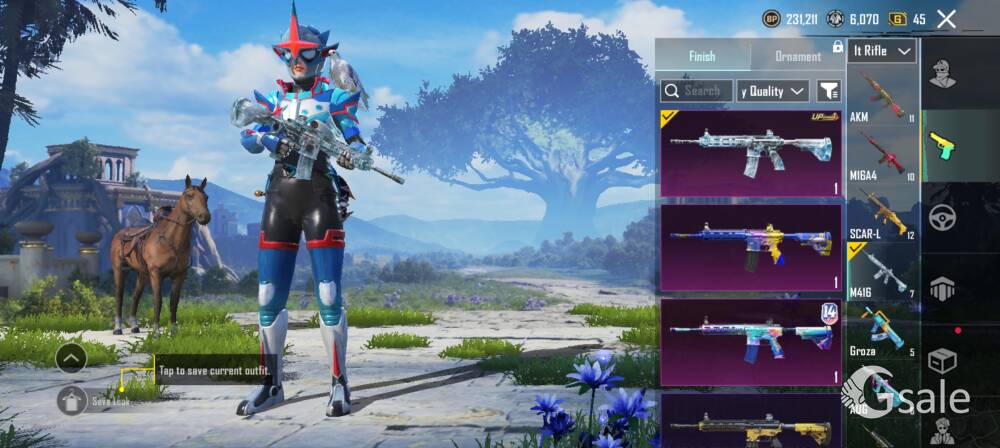This screenshot has height=448, width=1000.
Task: Choose the blue and yellow M416 skin
Action: pos(750,248)
